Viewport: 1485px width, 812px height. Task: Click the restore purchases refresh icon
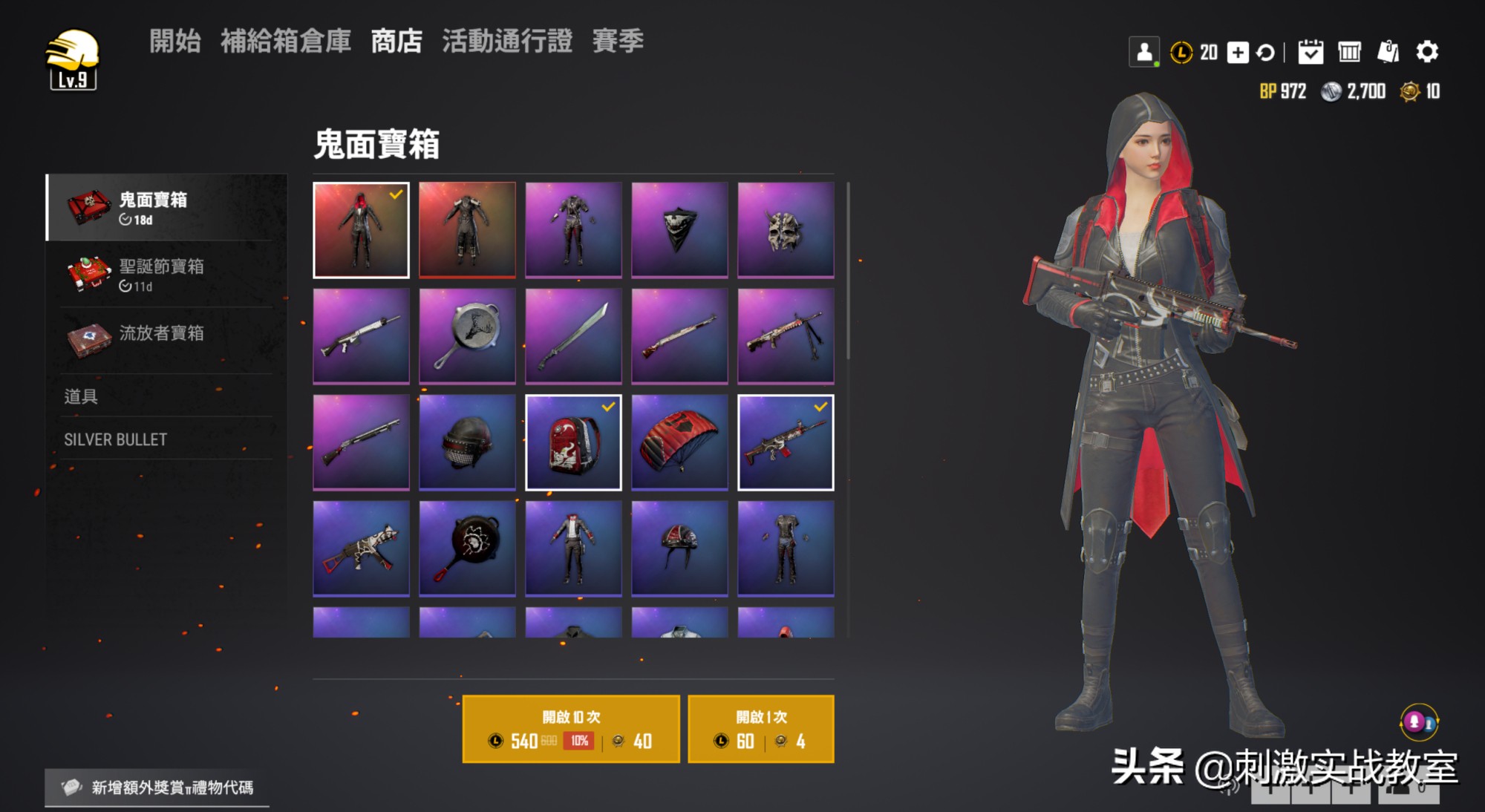click(x=1267, y=52)
